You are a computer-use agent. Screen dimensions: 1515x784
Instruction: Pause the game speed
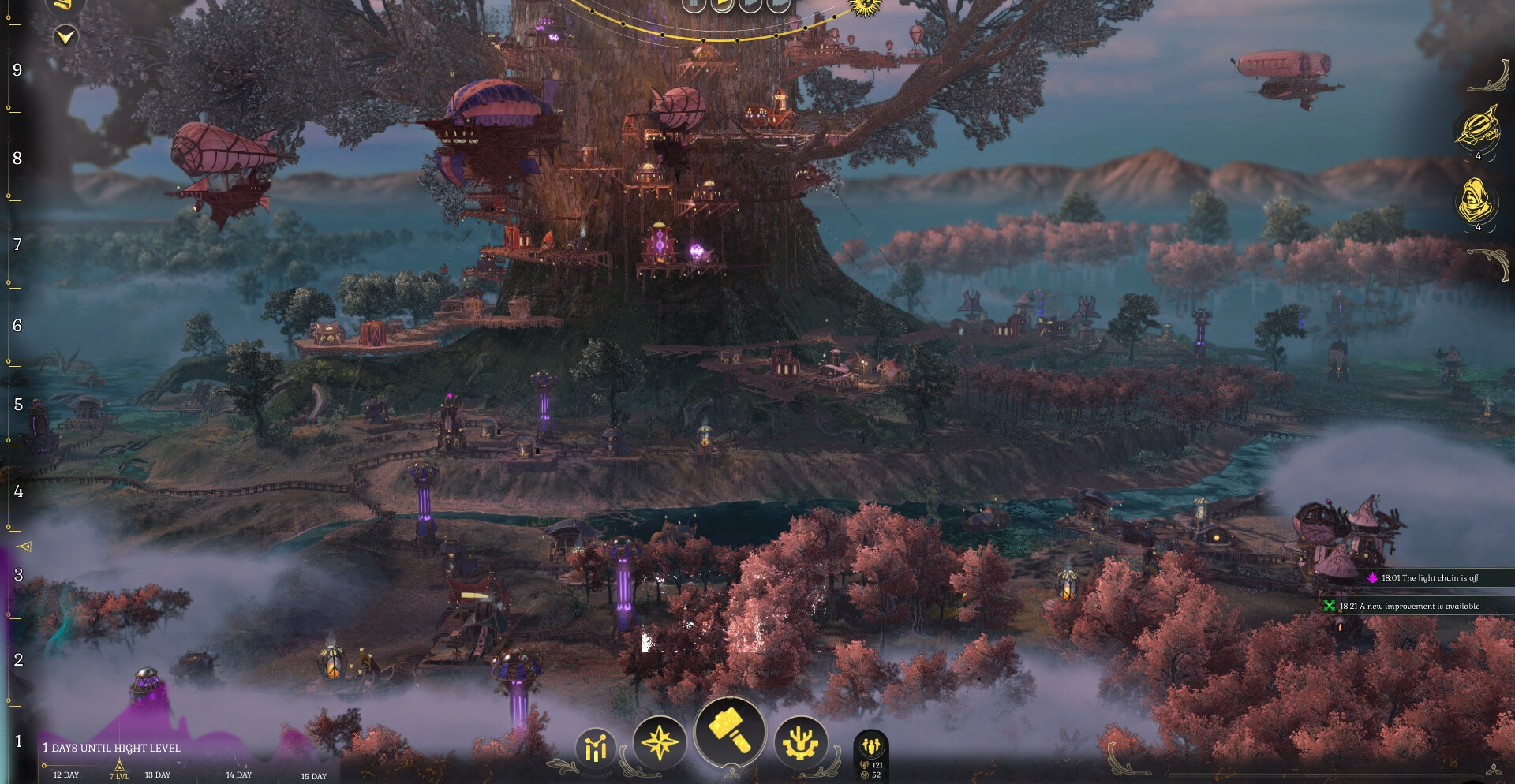tap(693, 4)
